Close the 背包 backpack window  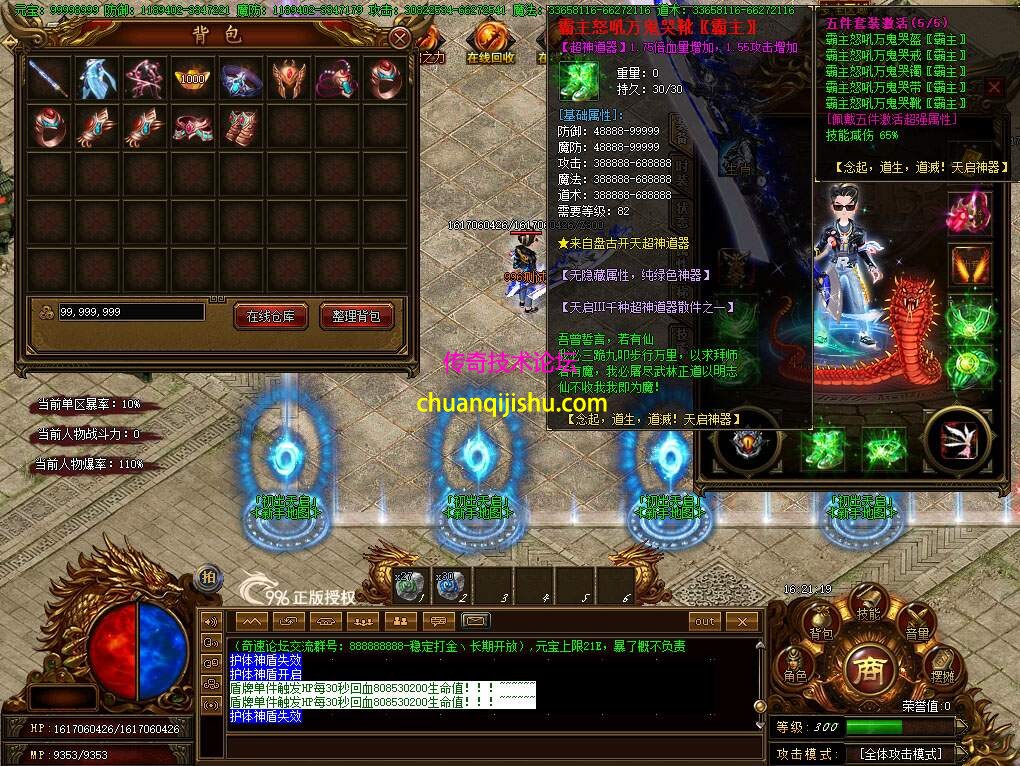point(399,38)
